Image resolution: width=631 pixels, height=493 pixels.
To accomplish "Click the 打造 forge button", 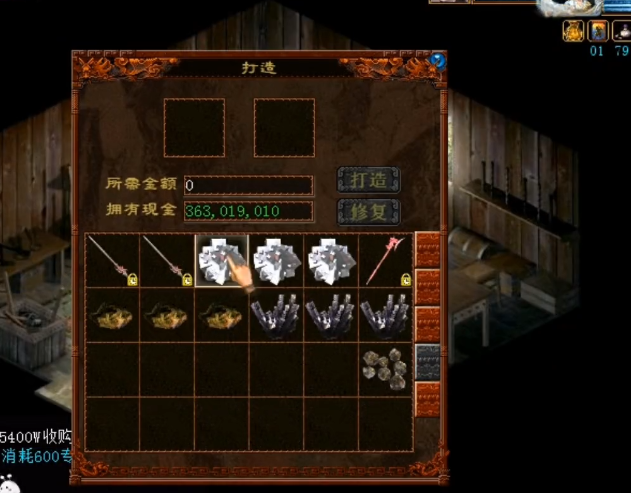I will 369,181.
